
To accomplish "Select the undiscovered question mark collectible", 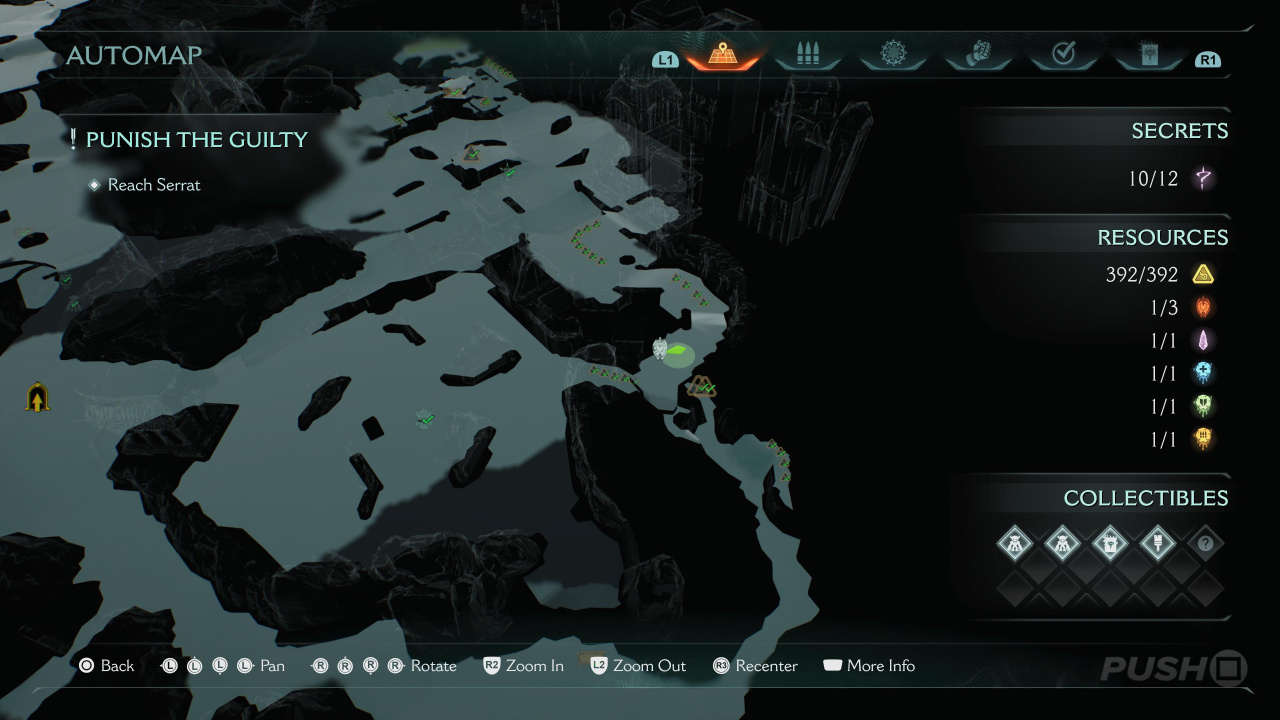I will [1205, 544].
